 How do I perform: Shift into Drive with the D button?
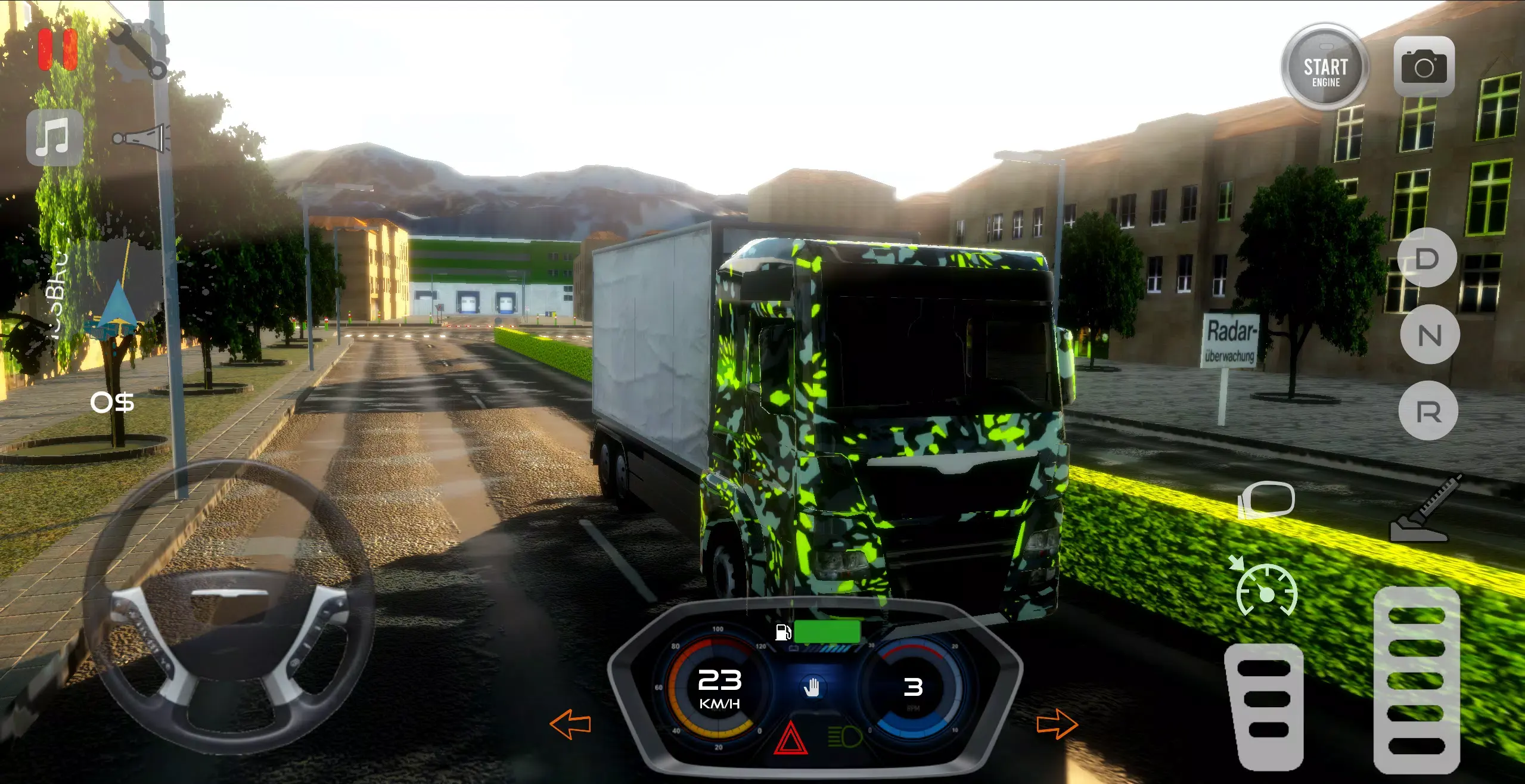pos(1427,259)
